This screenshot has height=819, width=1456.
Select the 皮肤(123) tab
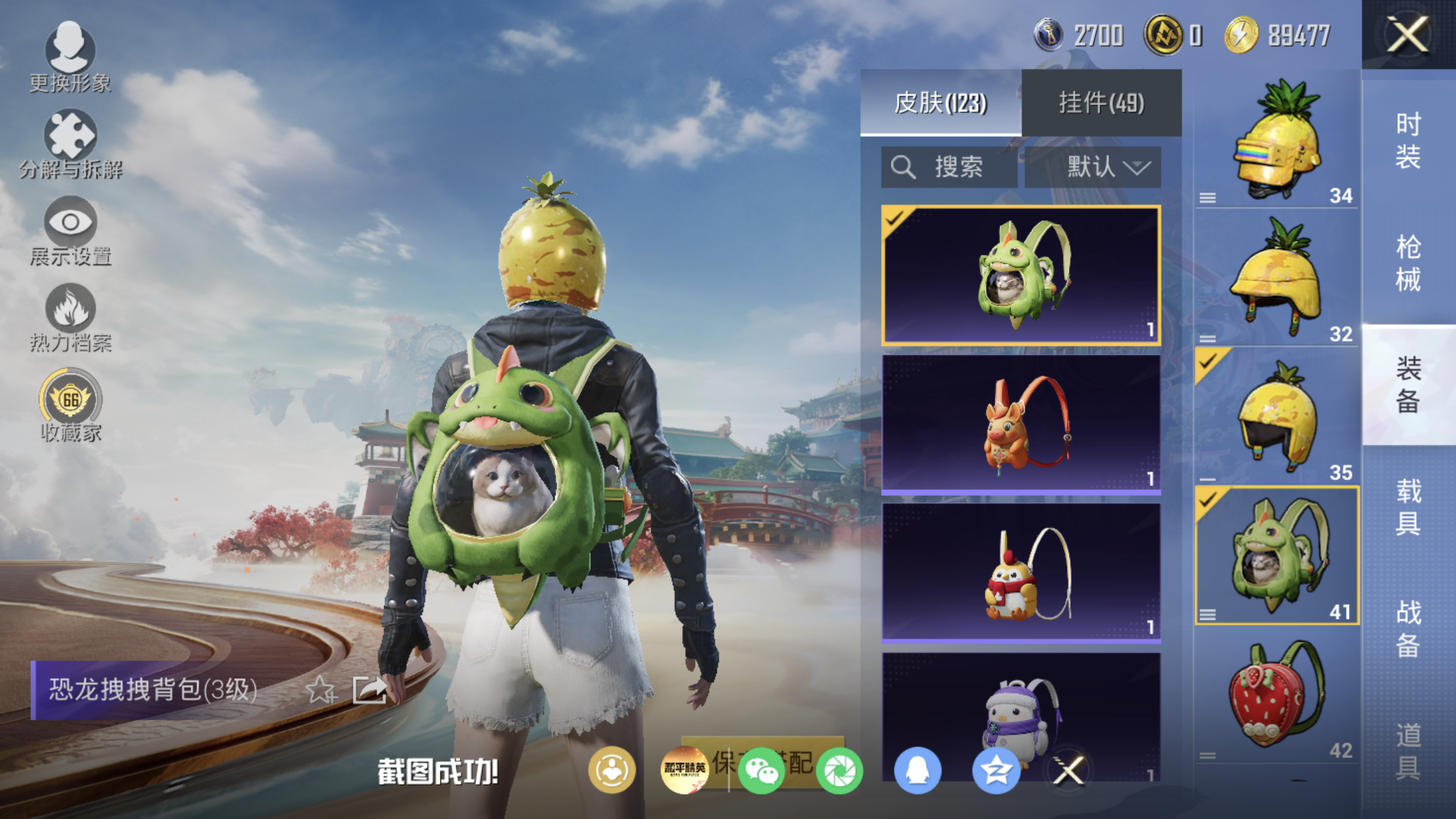(940, 103)
